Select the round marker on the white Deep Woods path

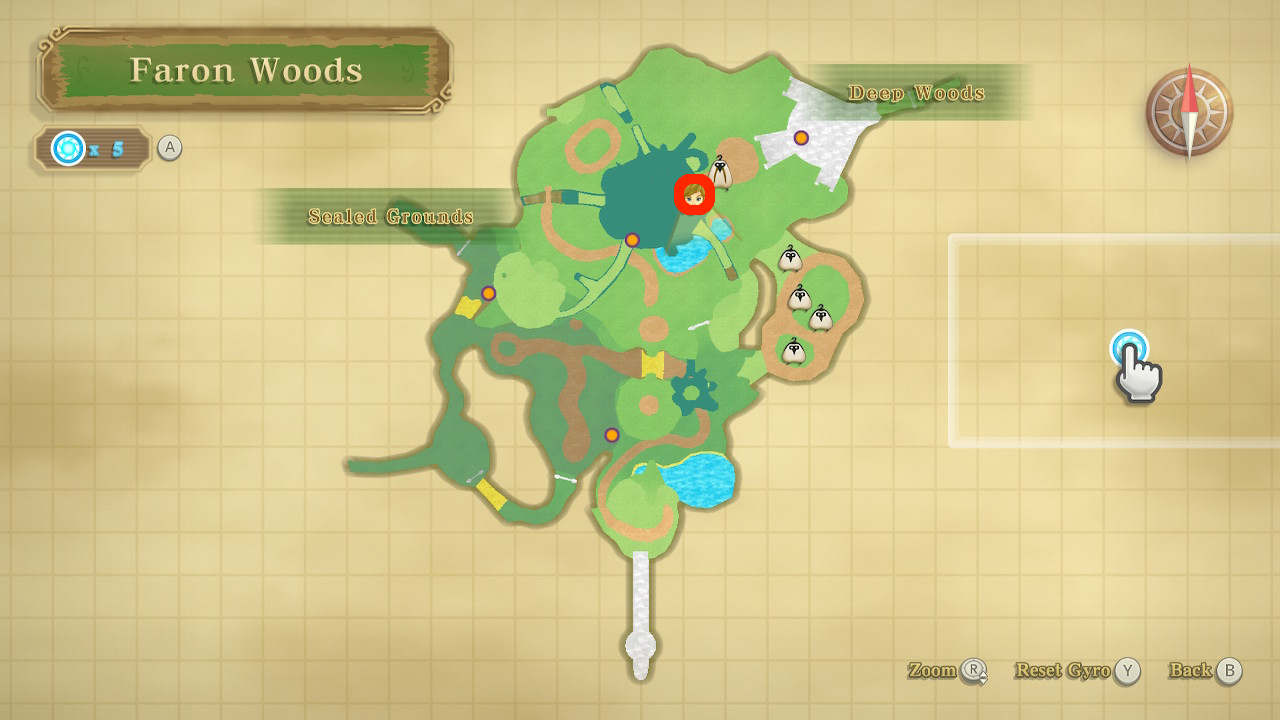pyautogui.click(x=801, y=138)
